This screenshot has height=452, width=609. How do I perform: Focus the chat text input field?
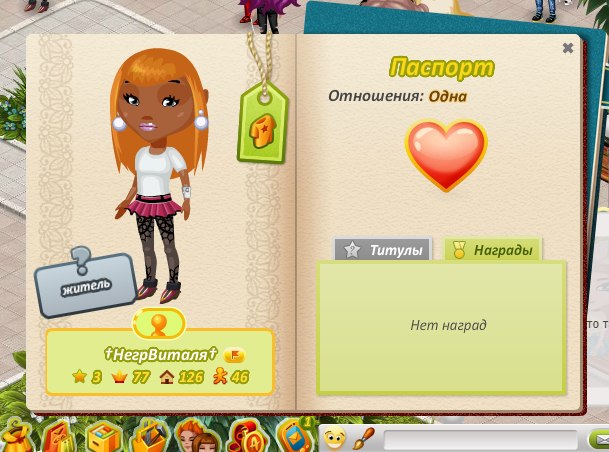(x=480, y=440)
